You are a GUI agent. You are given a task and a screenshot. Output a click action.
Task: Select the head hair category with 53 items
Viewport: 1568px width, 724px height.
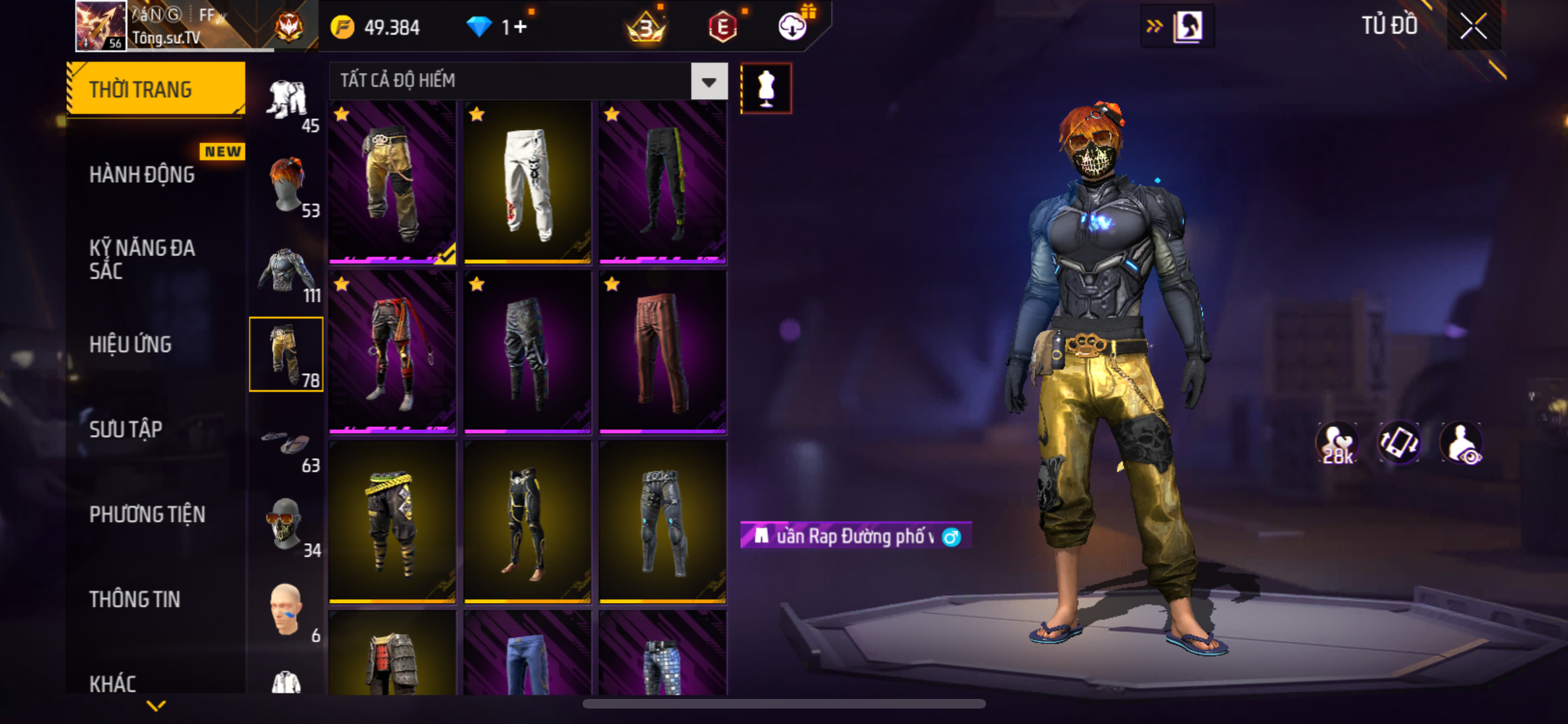point(287,185)
